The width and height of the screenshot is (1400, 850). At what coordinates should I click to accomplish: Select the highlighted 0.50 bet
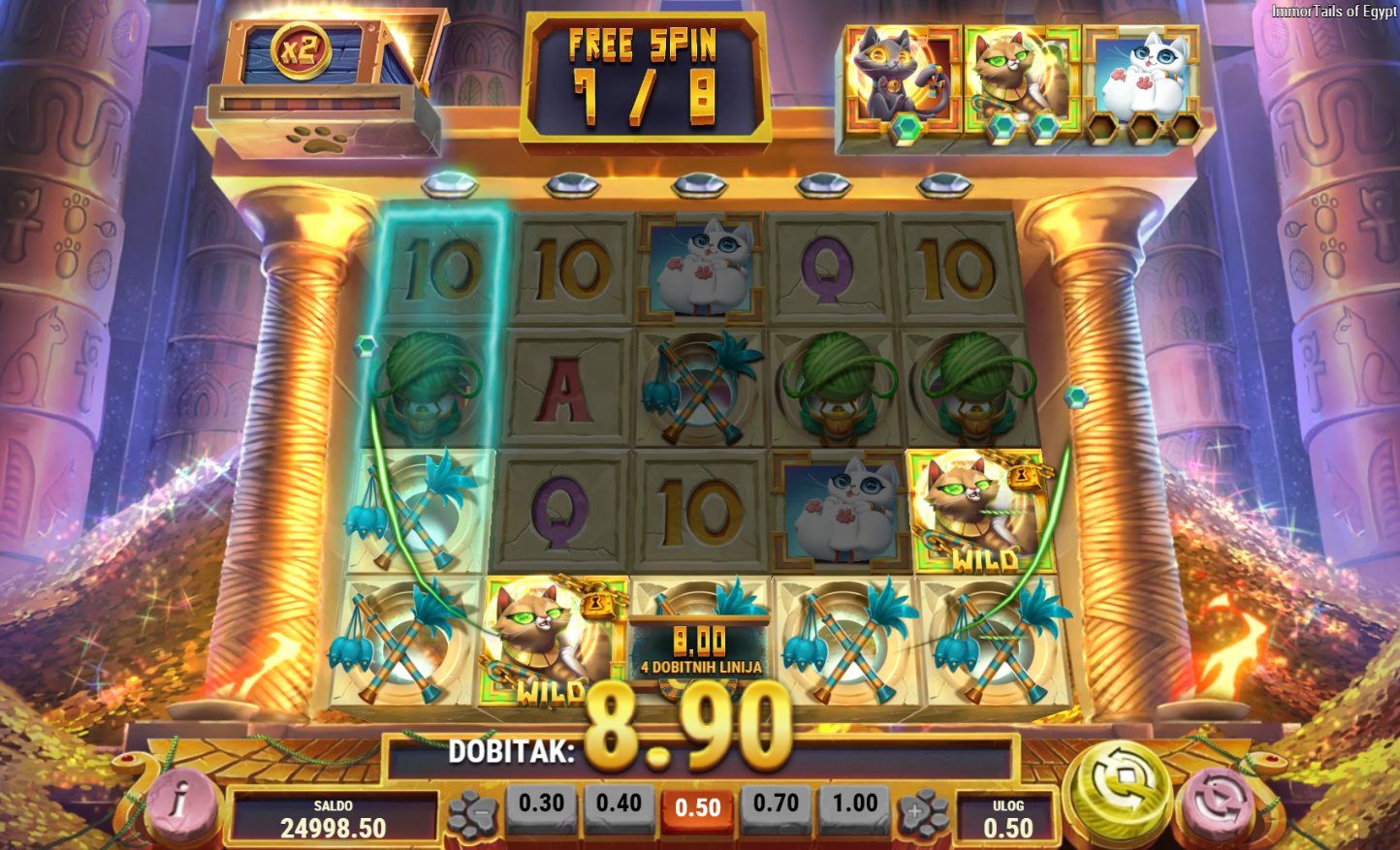697,807
